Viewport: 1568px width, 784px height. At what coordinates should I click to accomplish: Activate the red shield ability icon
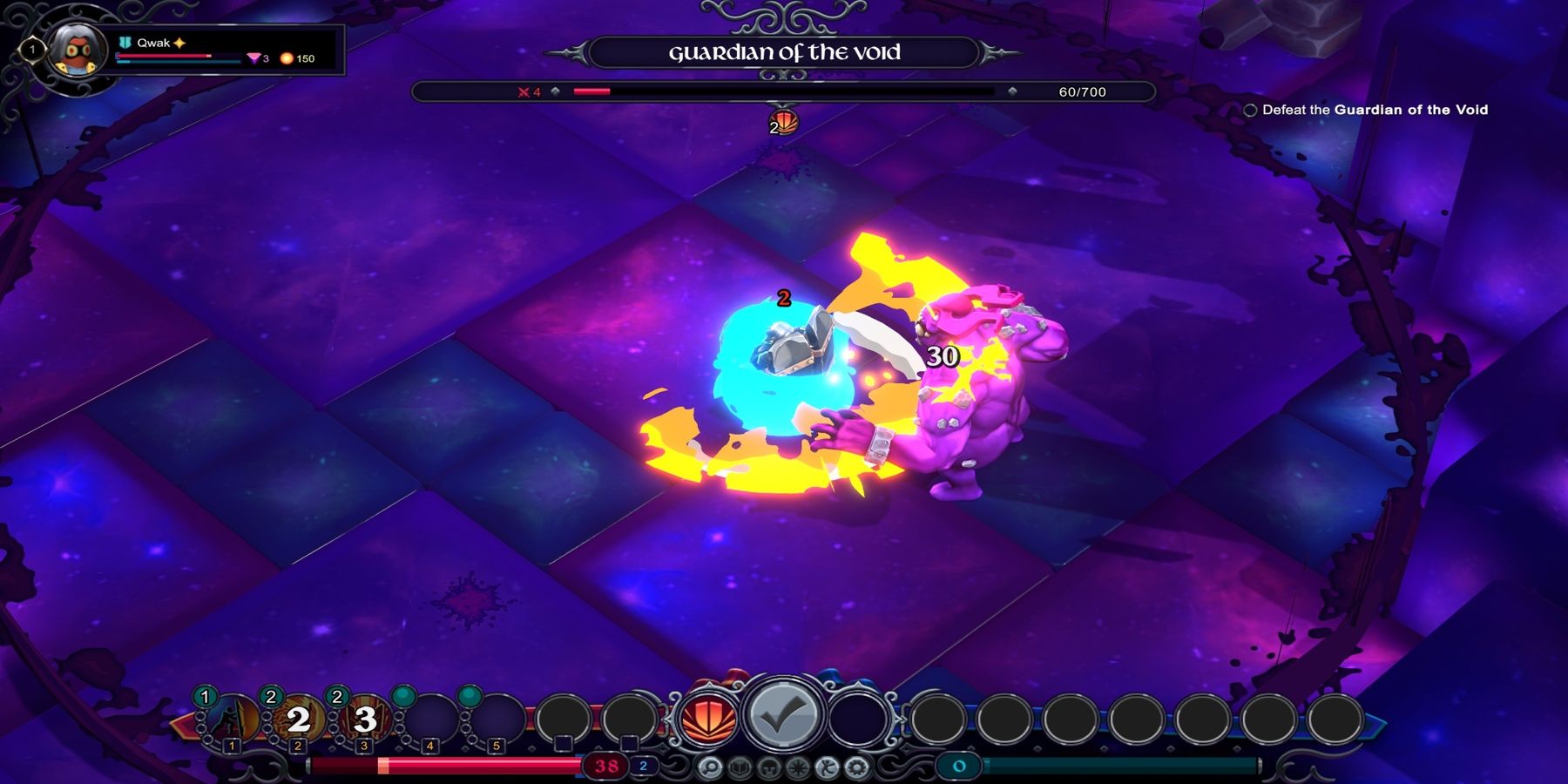coord(708,720)
